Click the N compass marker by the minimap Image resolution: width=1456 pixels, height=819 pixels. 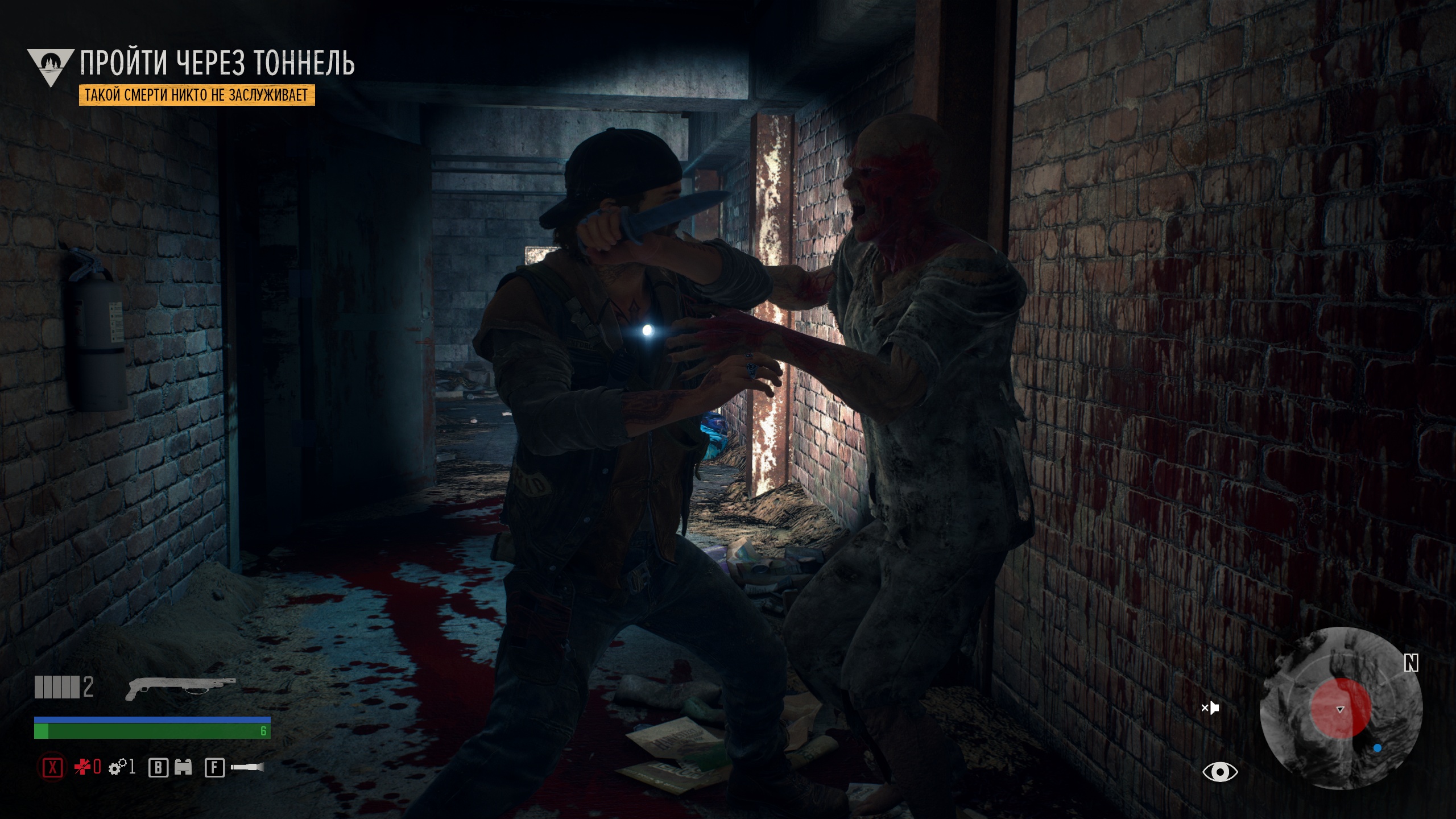click(x=1411, y=663)
